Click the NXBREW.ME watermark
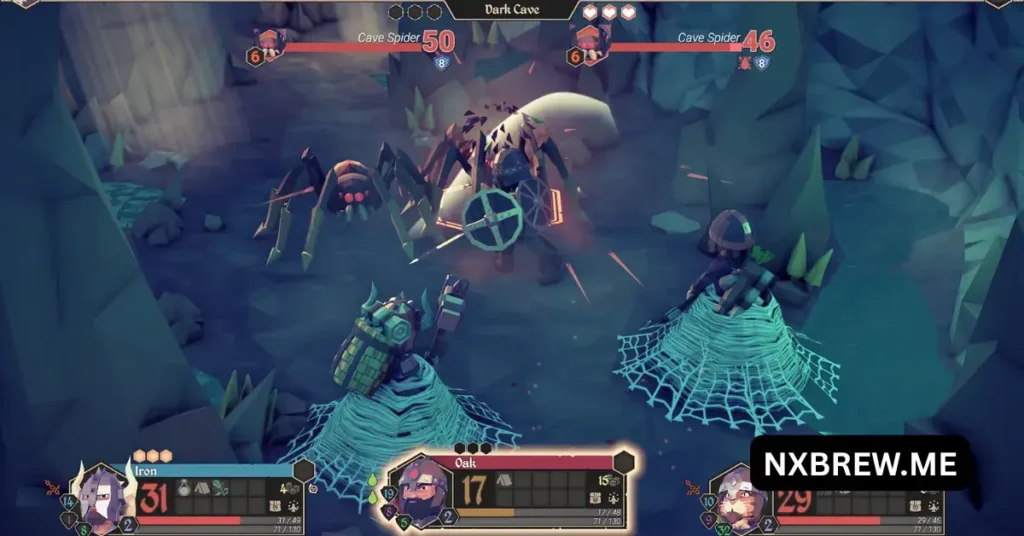The width and height of the screenshot is (1024, 536). tap(860, 464)
